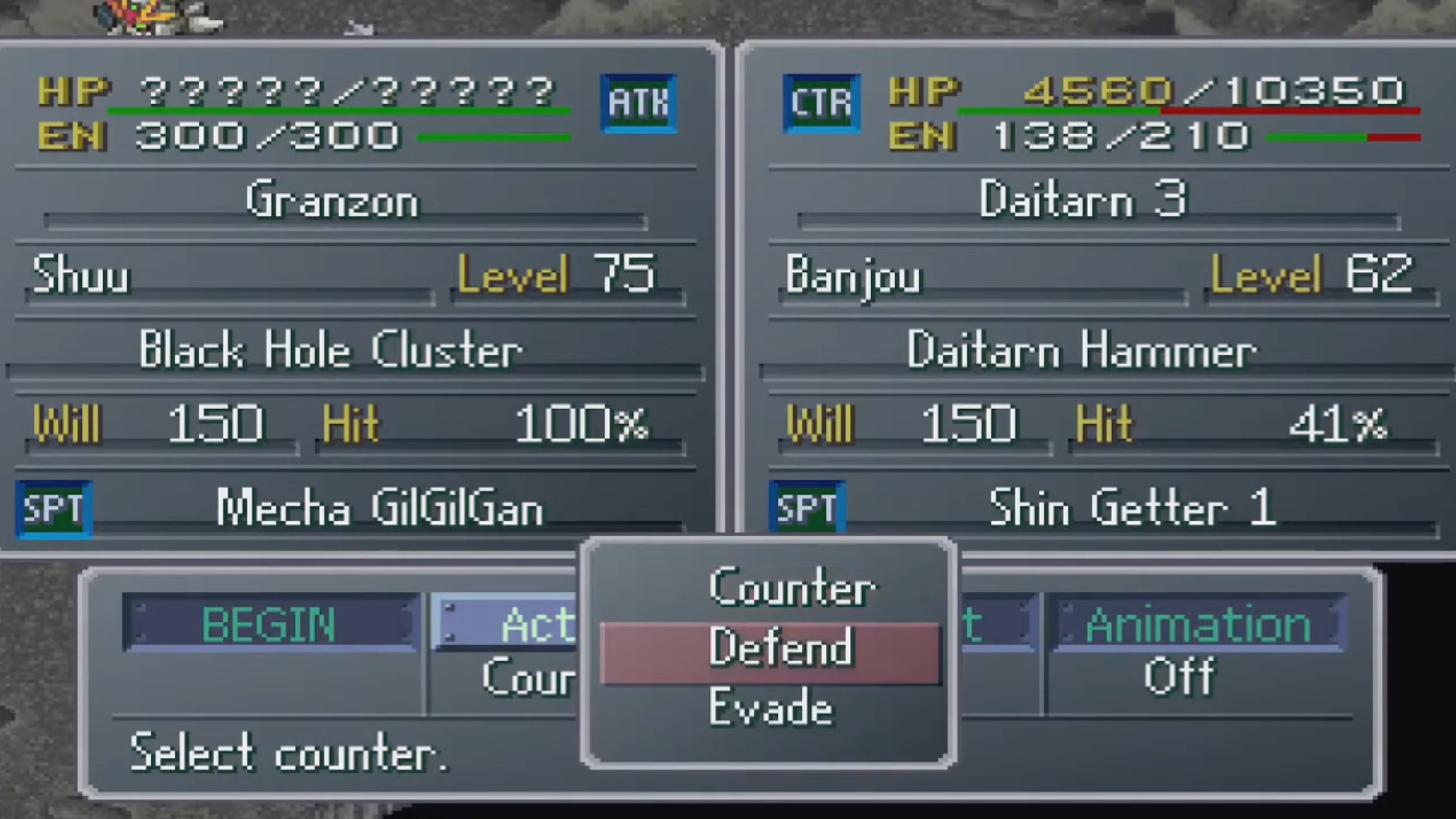This screenshot has height=819, width=1456.
Task: Choose Defend from the counter menu
Action: (x=782, y=648)
